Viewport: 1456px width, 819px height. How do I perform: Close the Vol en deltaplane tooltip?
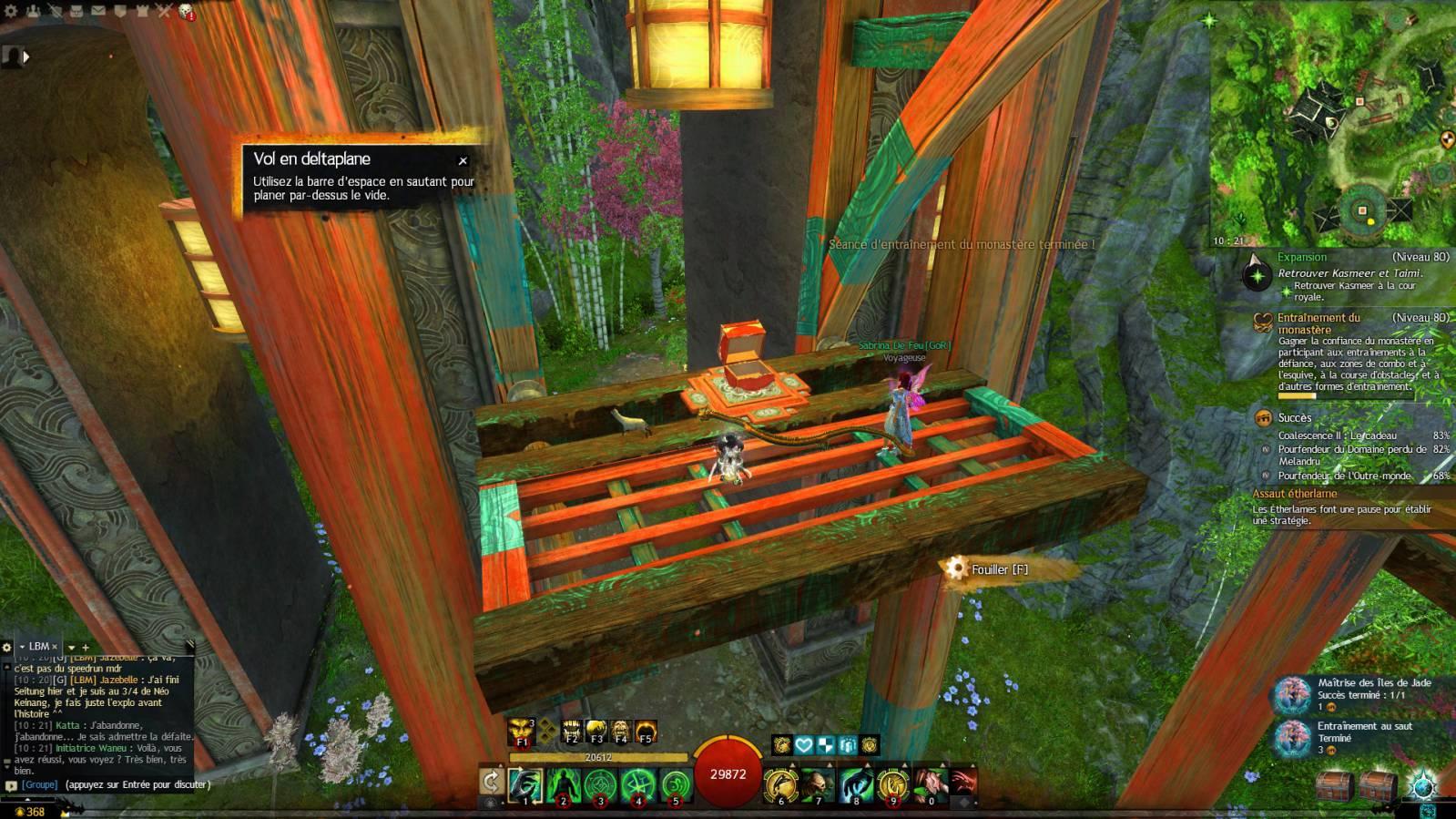[463, 161]
